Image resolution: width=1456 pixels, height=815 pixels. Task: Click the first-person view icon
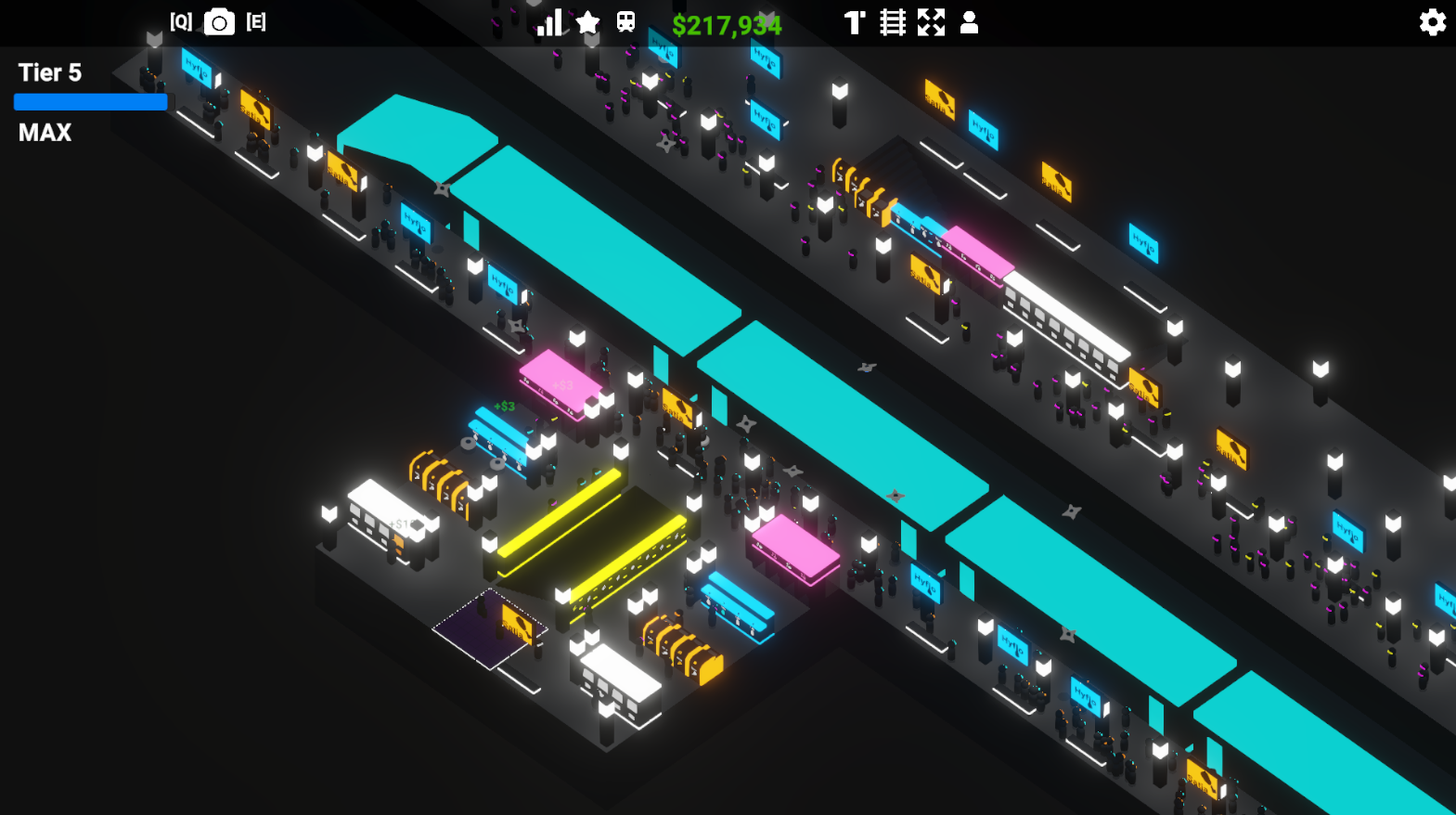coord(854,21)
